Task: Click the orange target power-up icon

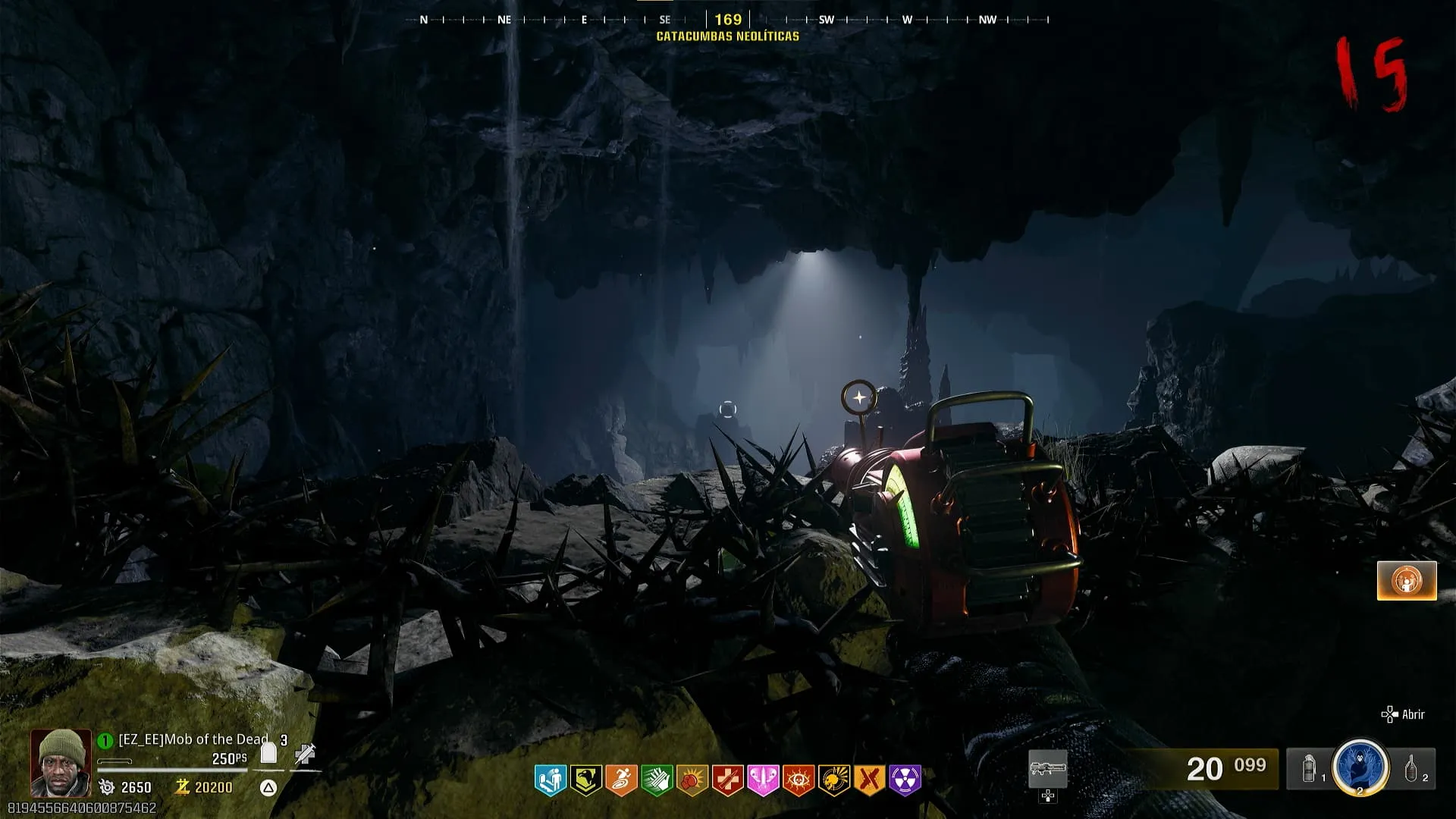Action: (1407, 581)
